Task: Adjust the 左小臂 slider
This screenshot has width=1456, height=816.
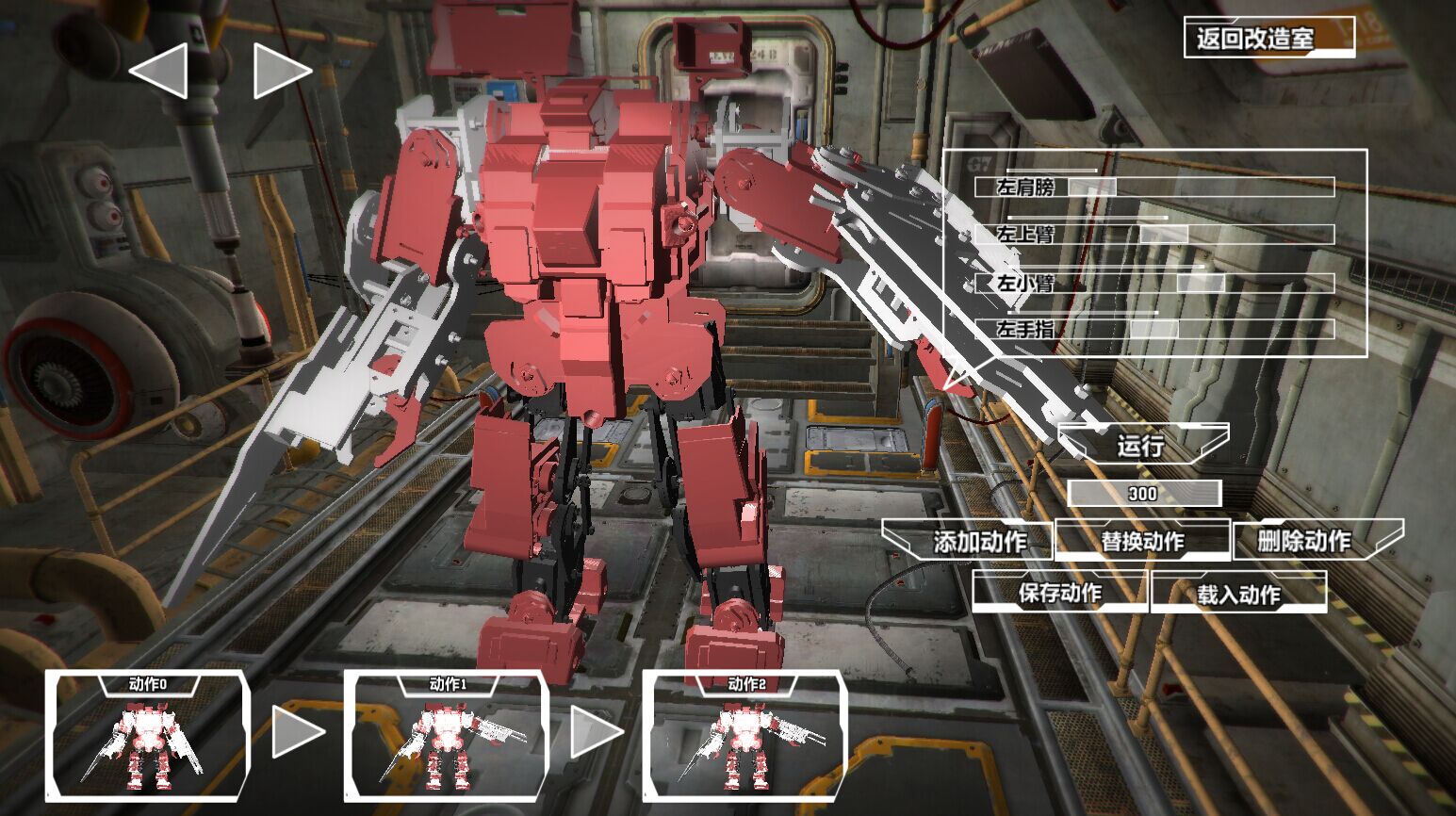Action: 1200,283
